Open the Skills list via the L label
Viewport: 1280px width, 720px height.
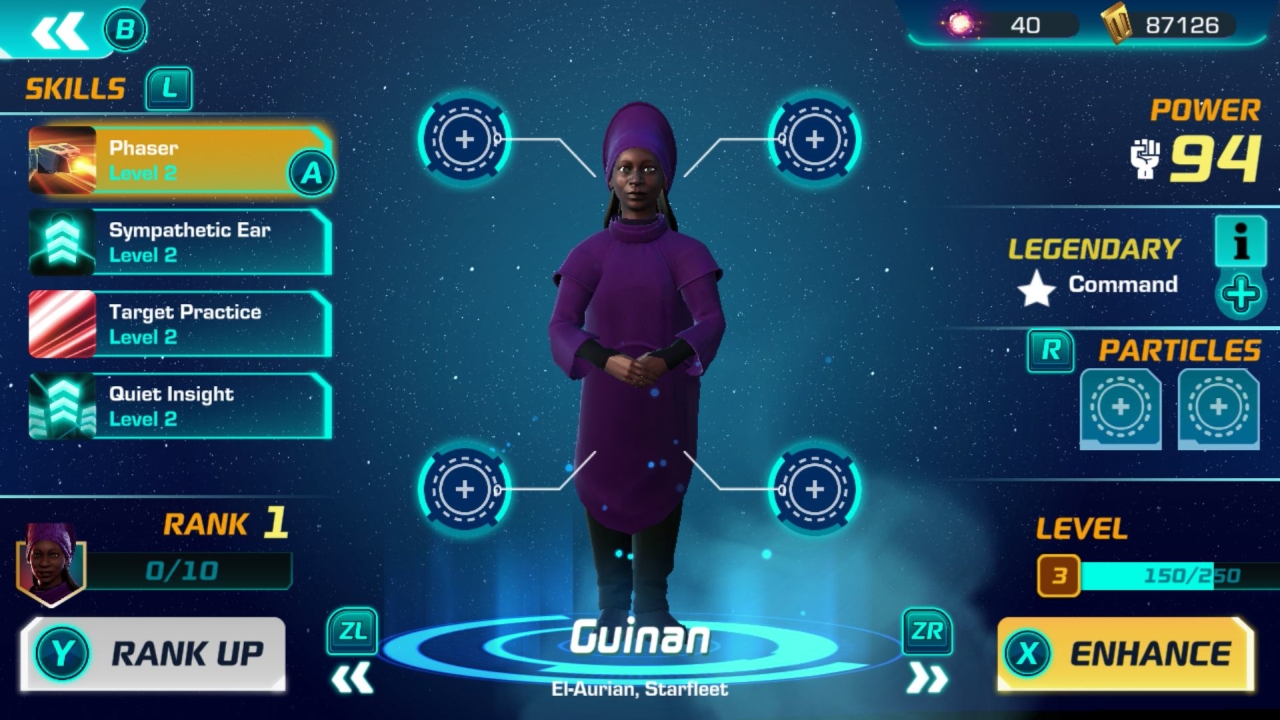(x=168, y=88)
